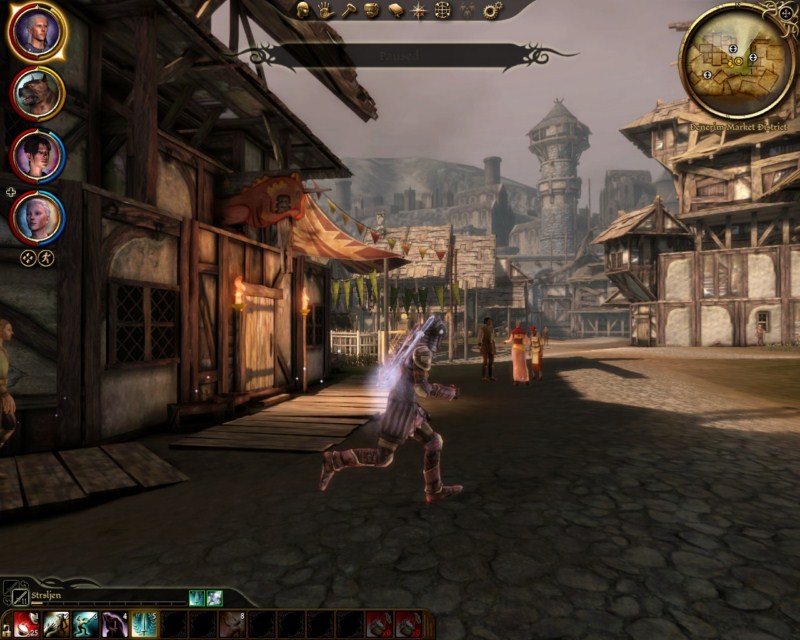Screen dimensions: 800x640
Task: Open the journal book icon
Action: 395,10
